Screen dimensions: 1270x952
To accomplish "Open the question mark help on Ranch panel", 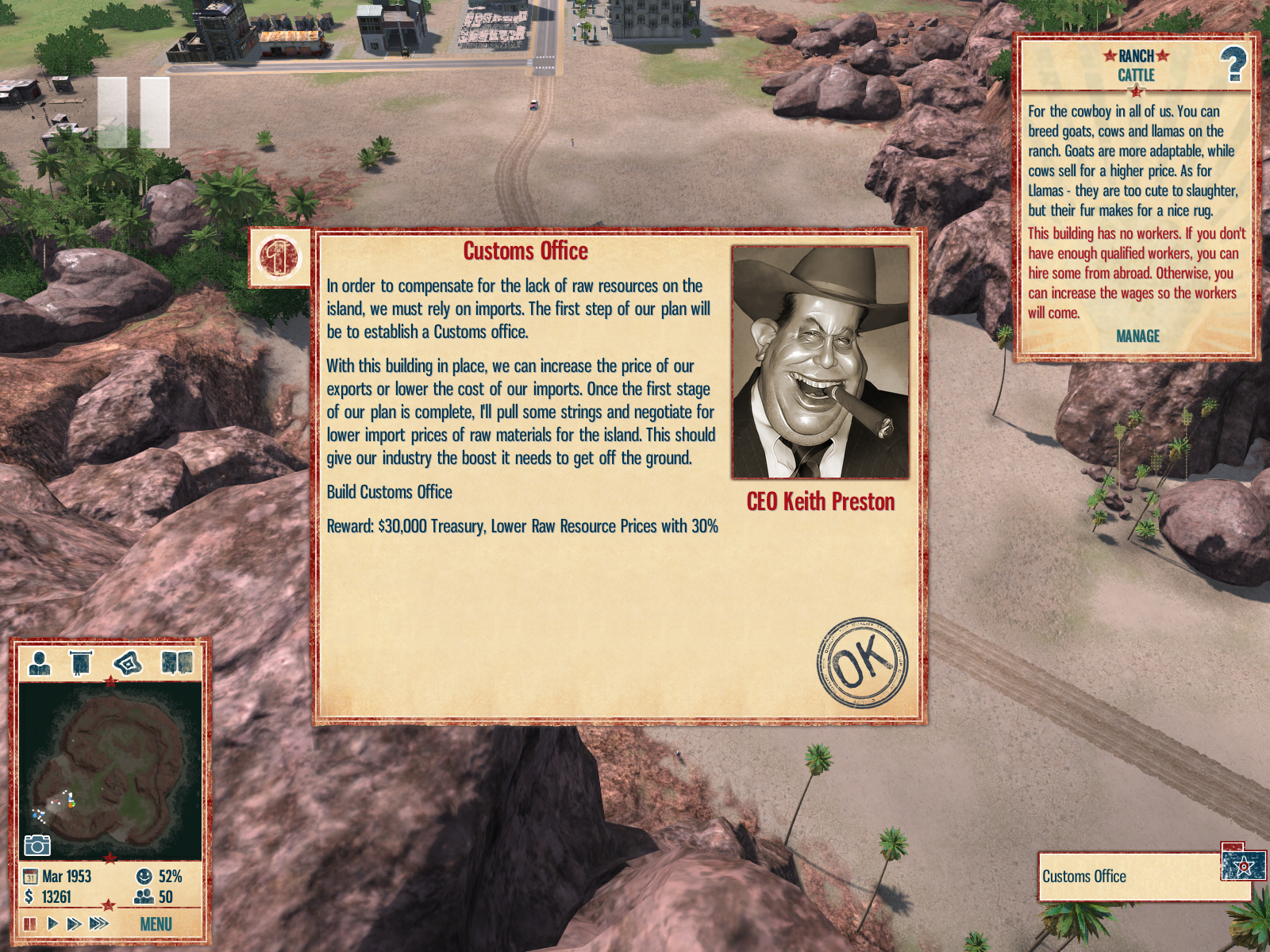I will 1233,64.
